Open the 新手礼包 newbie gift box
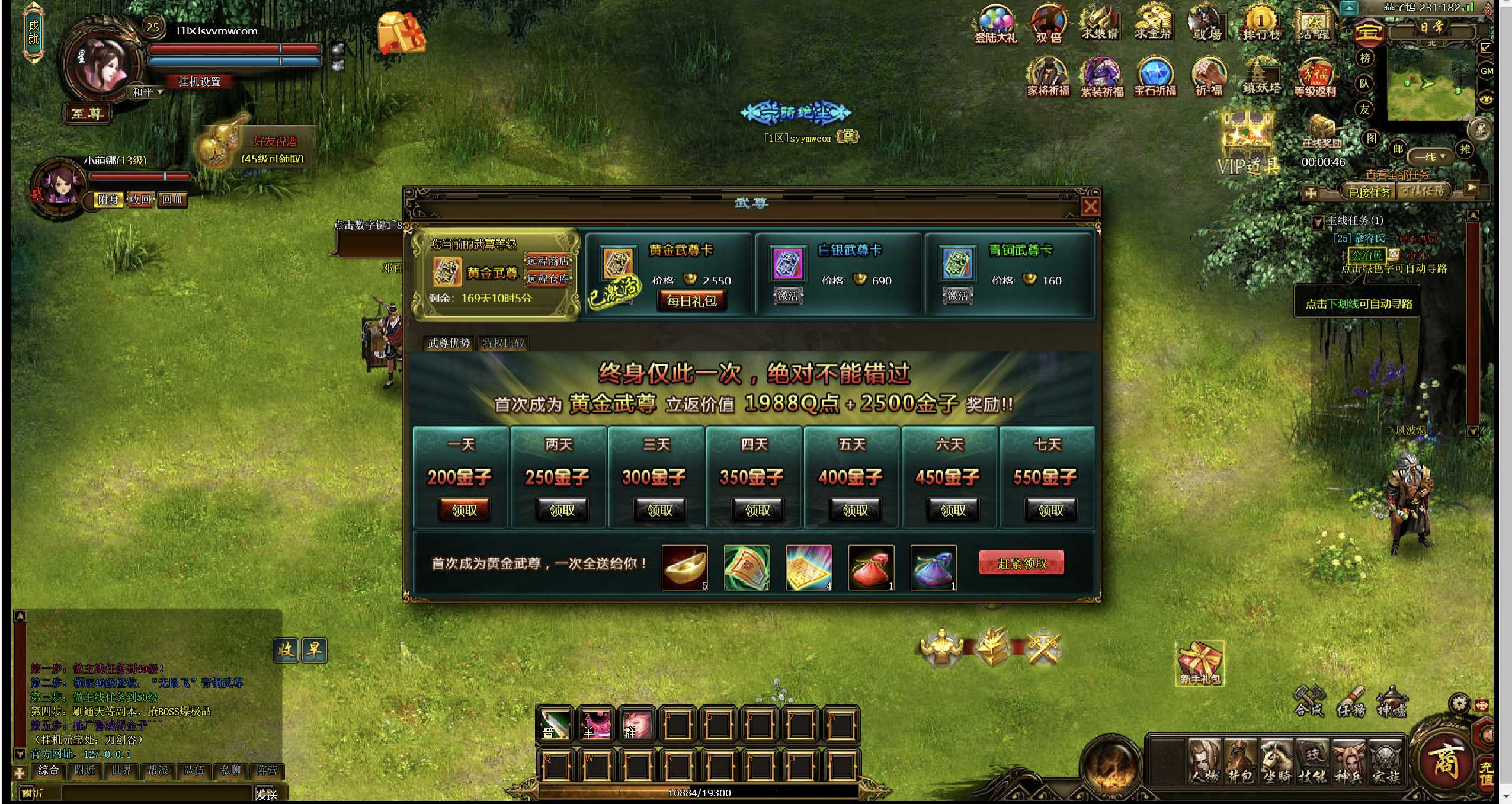 point(1200,662)
